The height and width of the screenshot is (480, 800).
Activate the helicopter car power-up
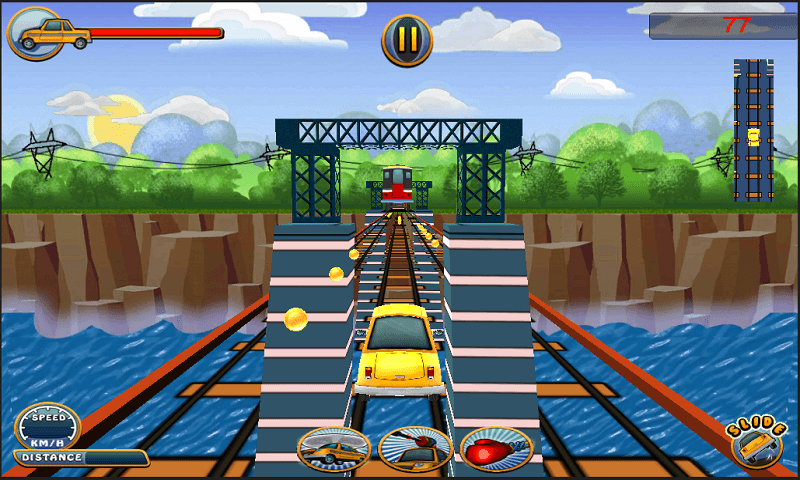[334, 449]
